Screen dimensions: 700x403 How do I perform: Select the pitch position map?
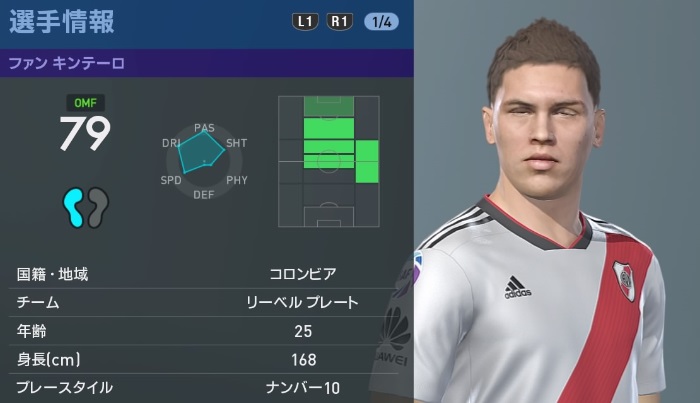(x=329, y=160)
